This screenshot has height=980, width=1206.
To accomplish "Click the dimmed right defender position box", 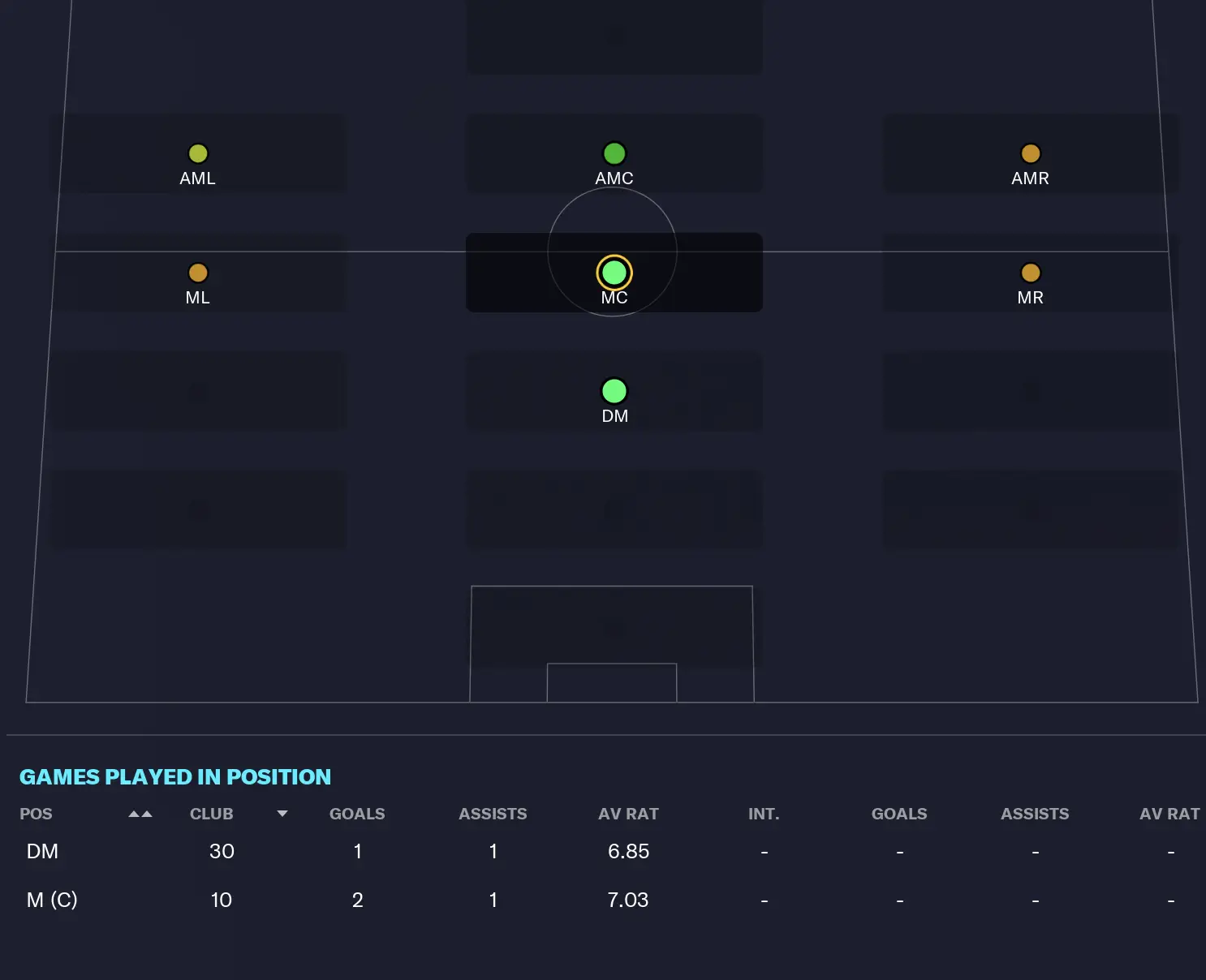I will point(1030,509).
